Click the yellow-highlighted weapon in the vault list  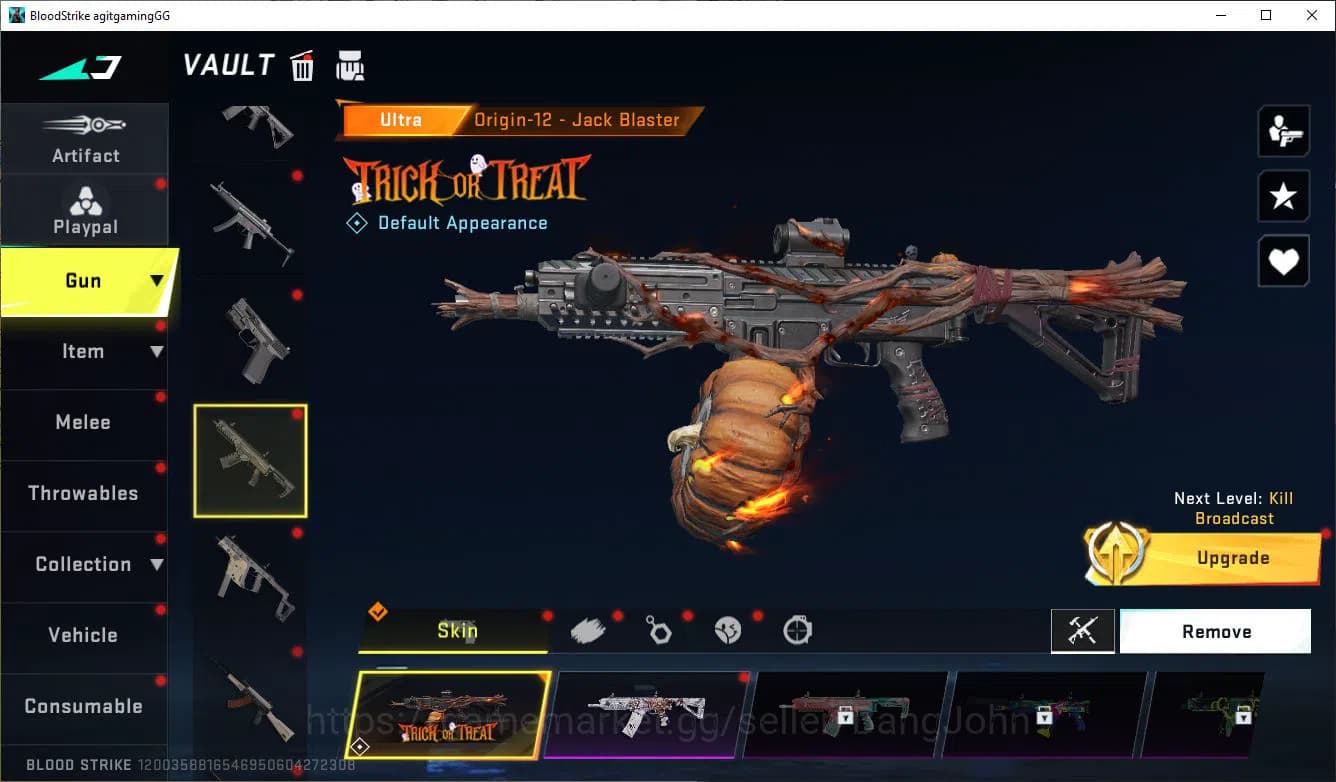[250, 460]
